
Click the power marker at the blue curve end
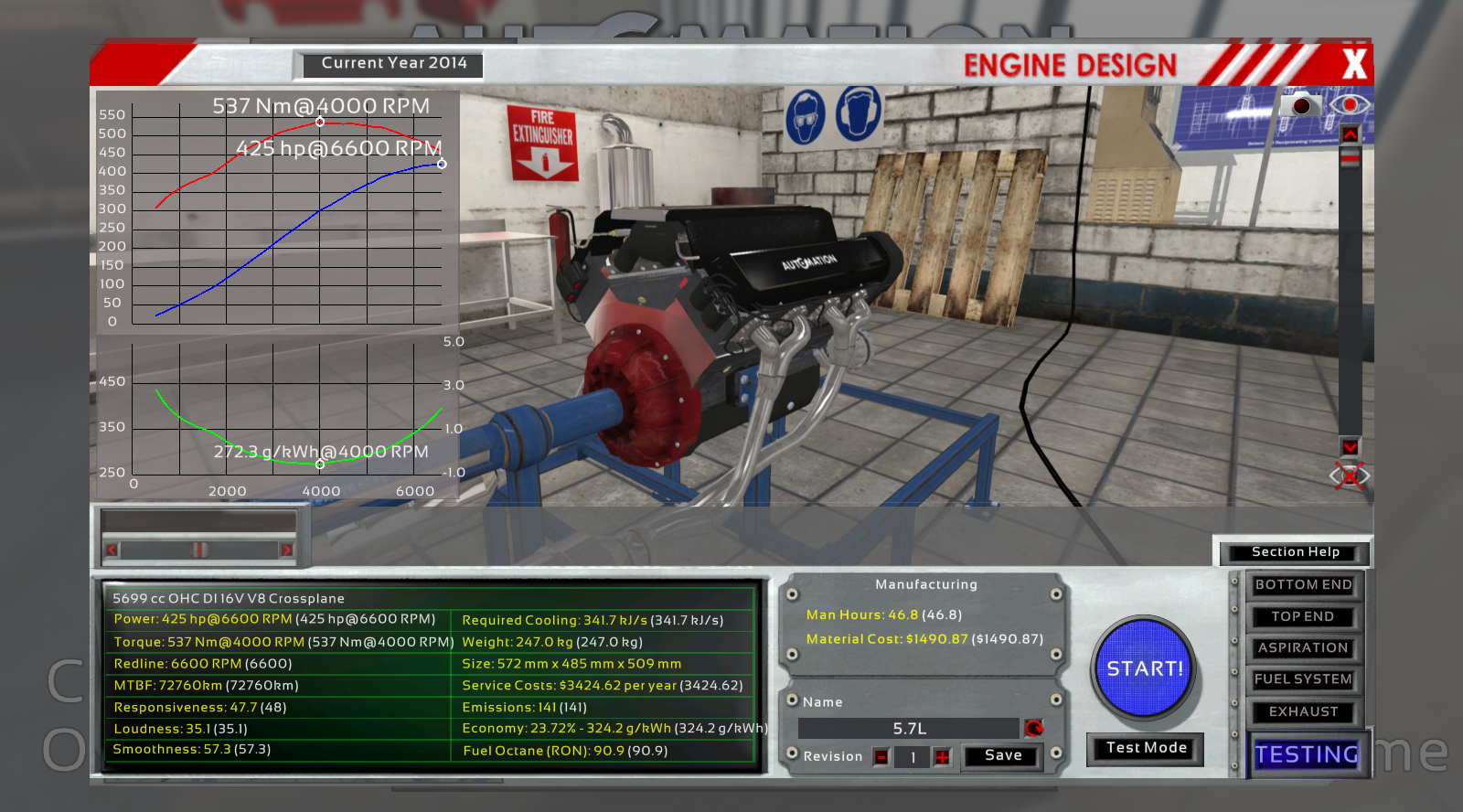point(442,165)
